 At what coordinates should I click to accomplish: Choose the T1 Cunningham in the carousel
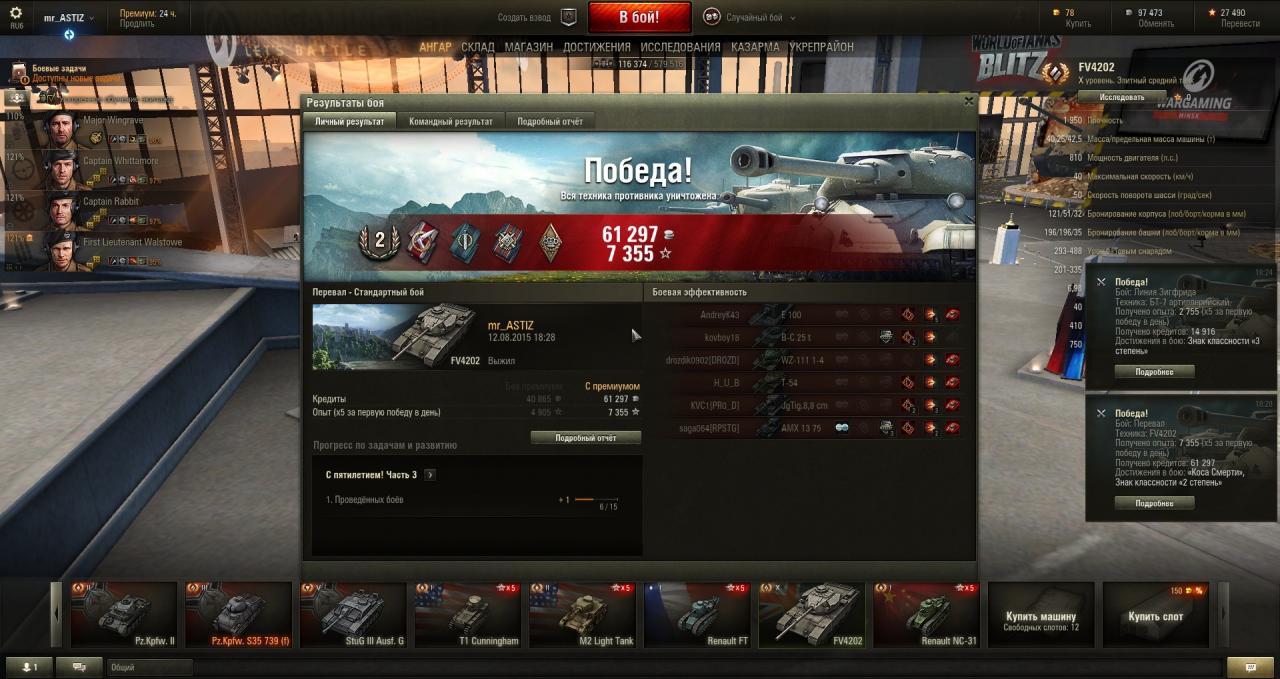pyautogui.click(x=468, y=615)
